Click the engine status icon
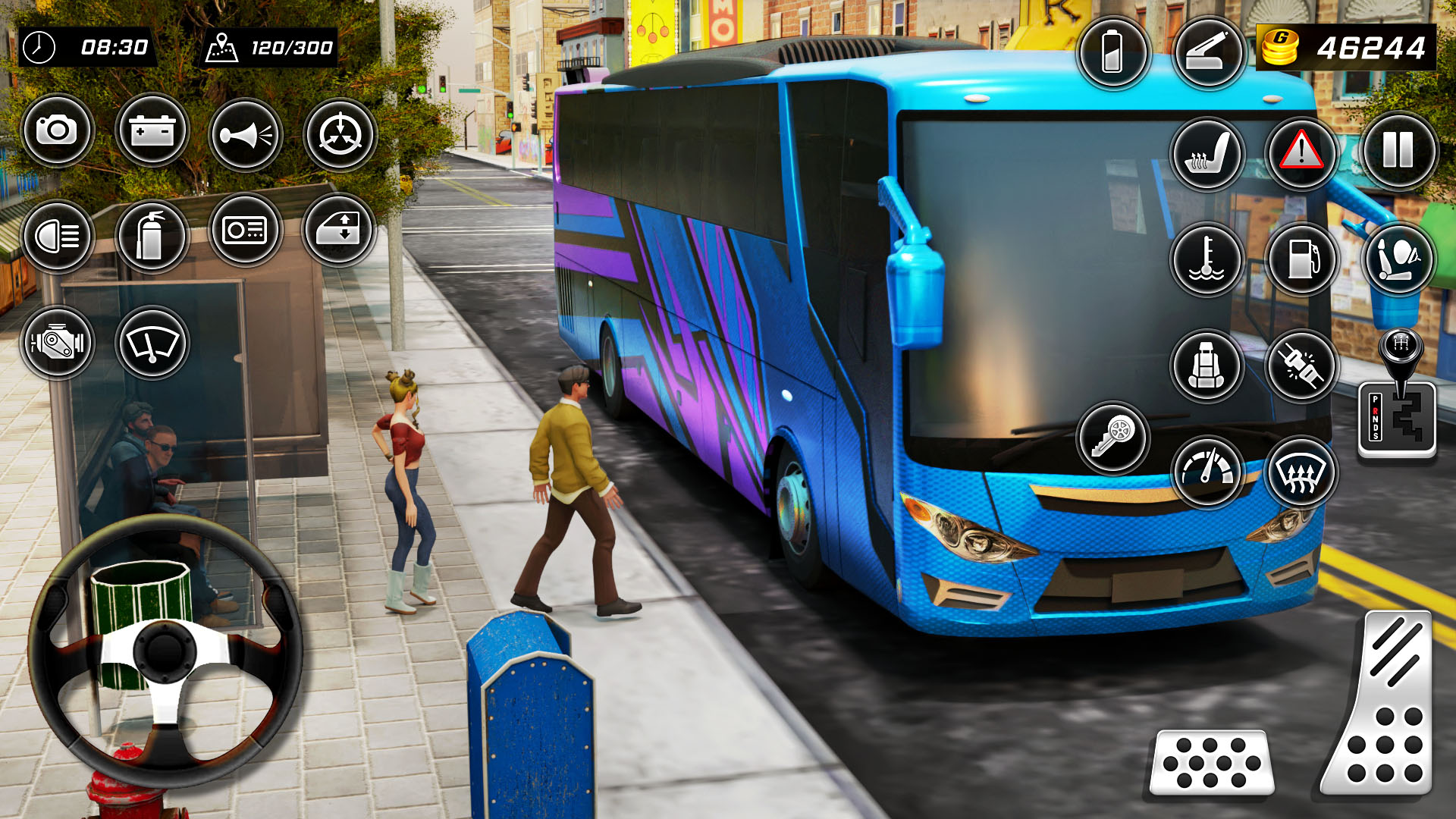The height and width of the screenshot is (819, 1456). pyautogui.click(x=61, y=343)
